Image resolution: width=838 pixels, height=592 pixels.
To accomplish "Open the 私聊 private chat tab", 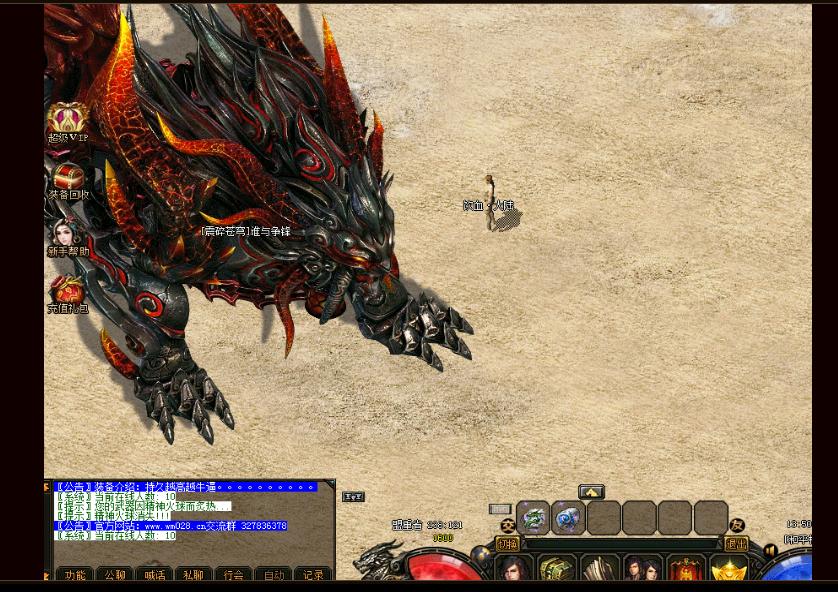I will [194, 575].
